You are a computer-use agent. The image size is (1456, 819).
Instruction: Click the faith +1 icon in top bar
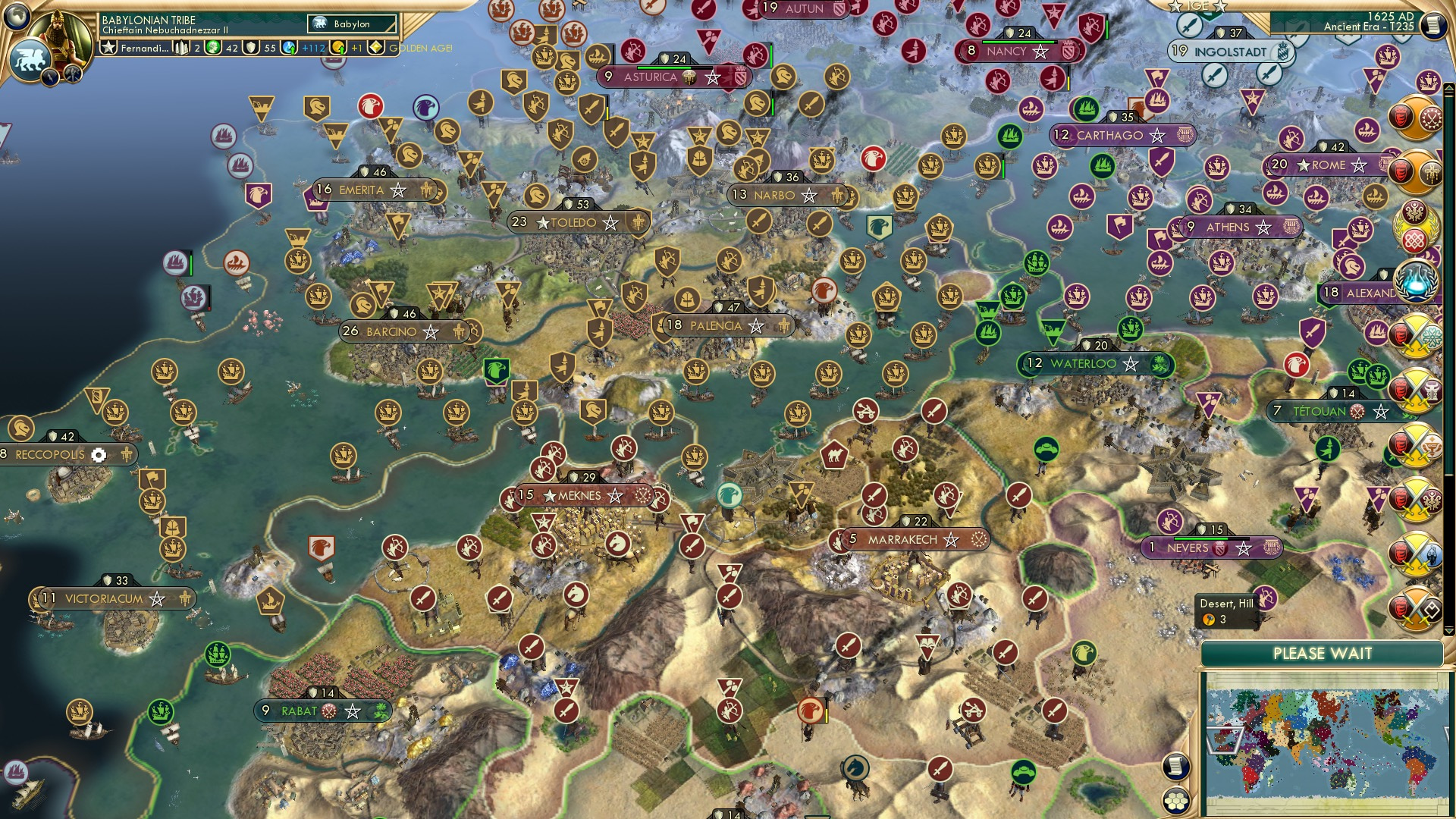339,47
